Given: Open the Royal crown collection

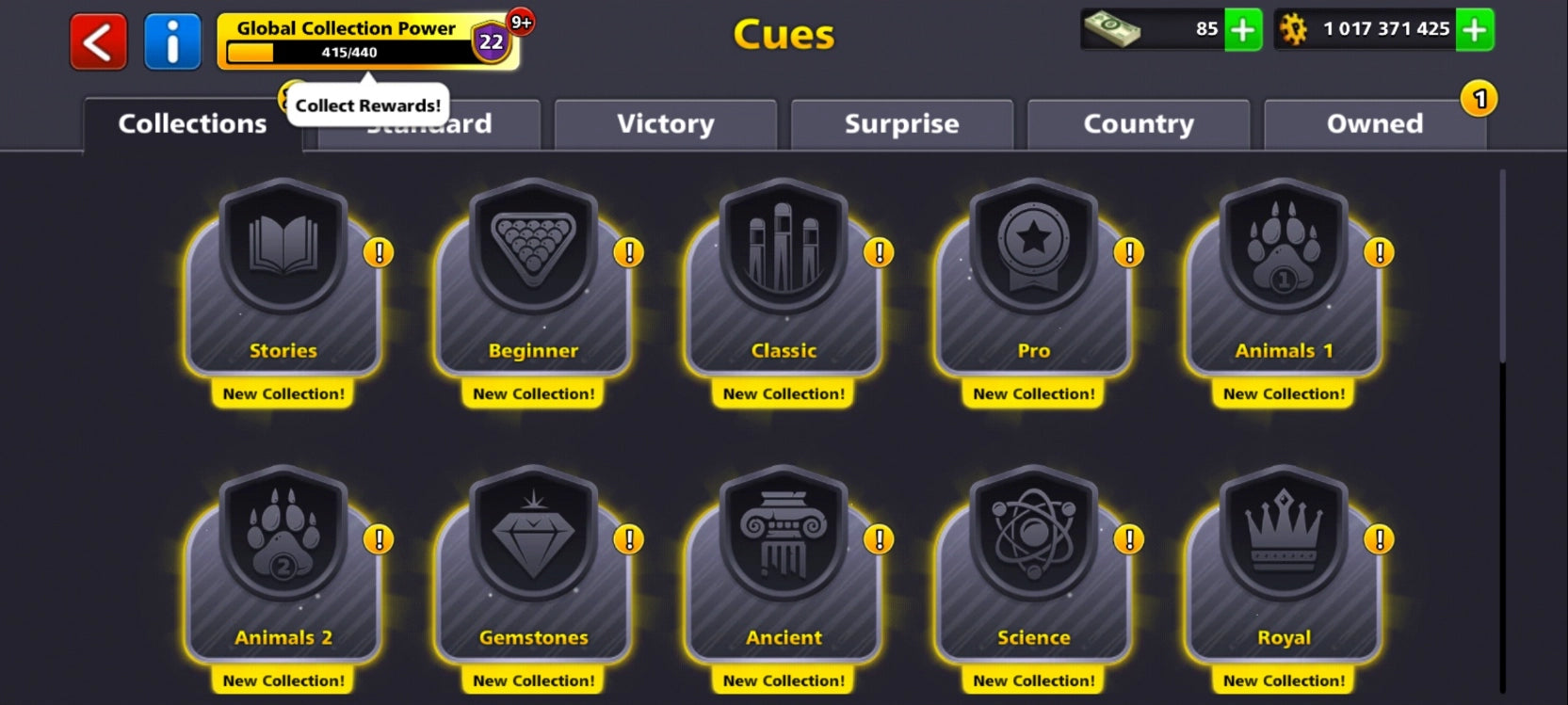Looking at the screenshot, I should coord(1284,569).
